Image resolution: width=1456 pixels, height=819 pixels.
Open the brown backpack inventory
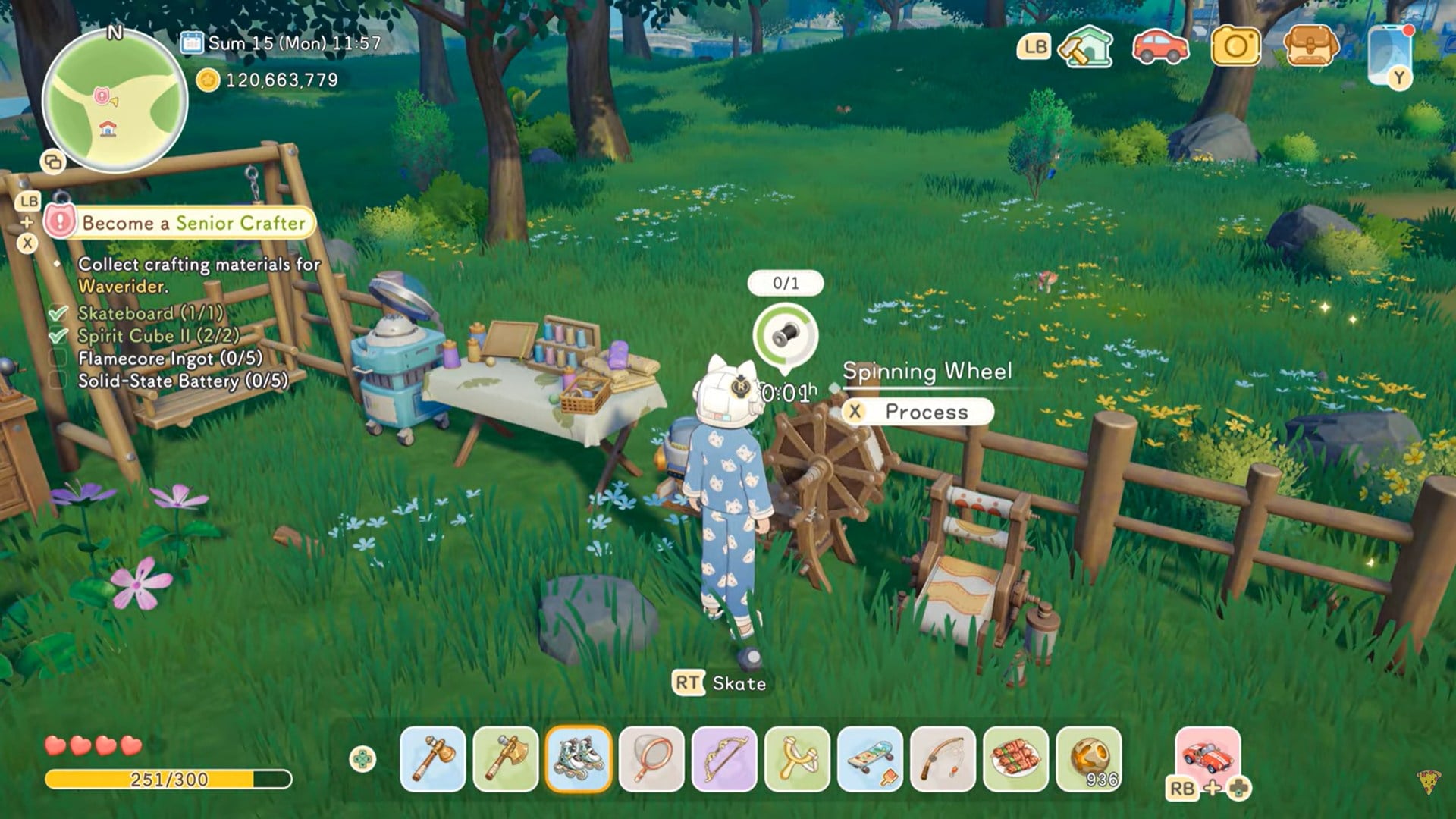click(x=1311, y=47)
